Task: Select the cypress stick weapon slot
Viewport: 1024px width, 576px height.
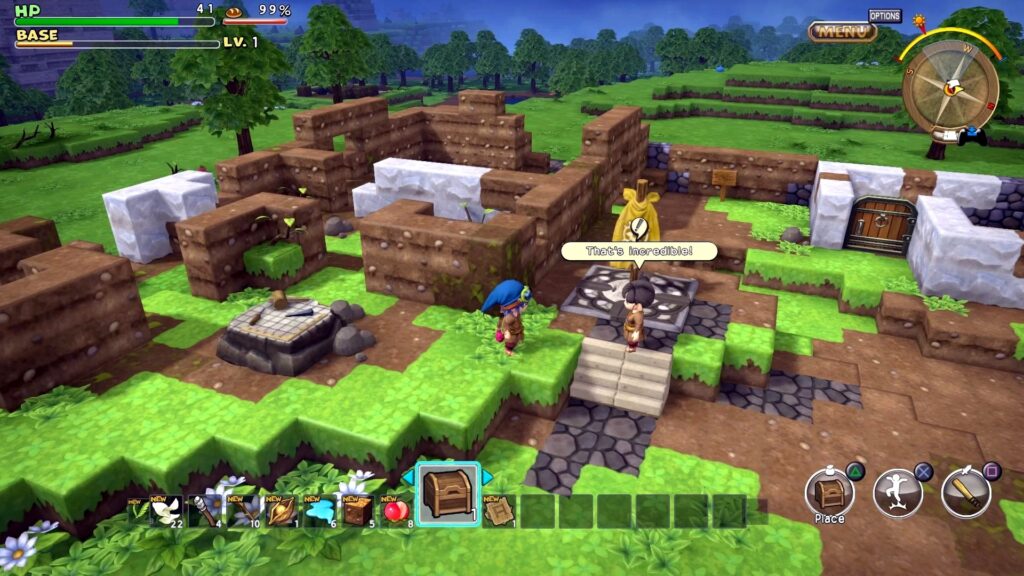Action: click(203, 511)
